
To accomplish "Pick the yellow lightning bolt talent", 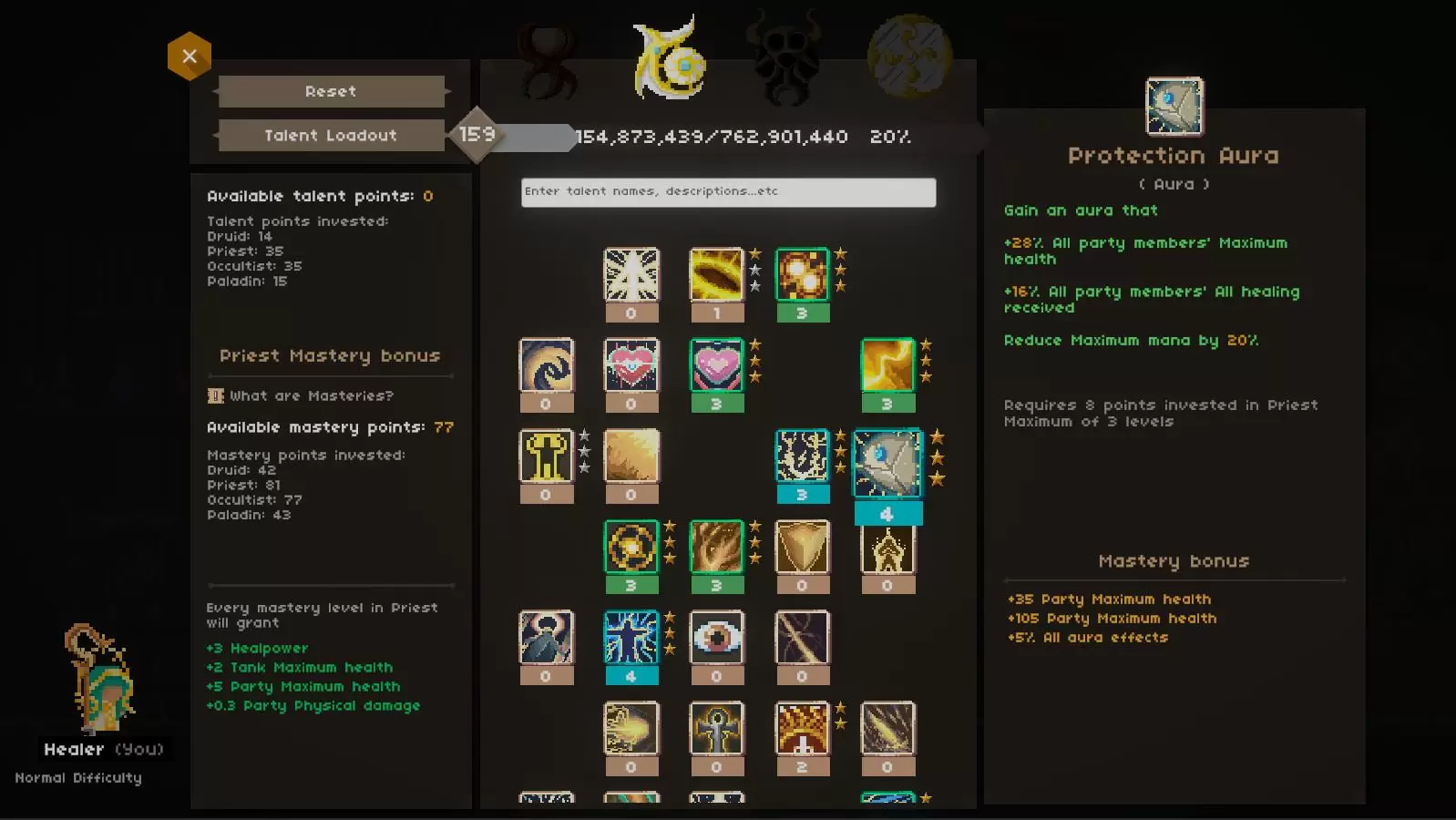I will (x=887, y=365).
